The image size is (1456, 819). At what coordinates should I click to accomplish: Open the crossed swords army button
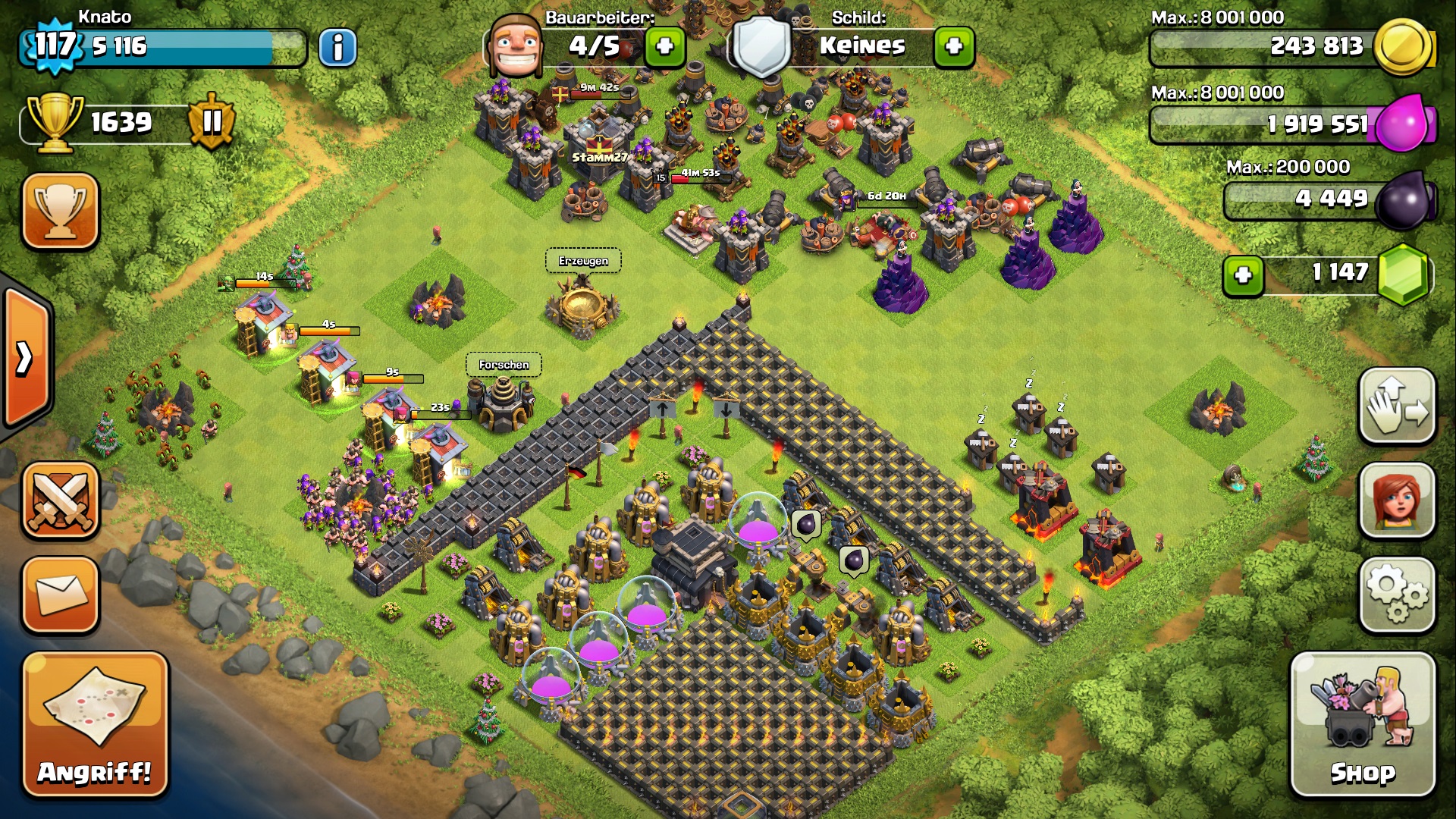pos(61,501)
